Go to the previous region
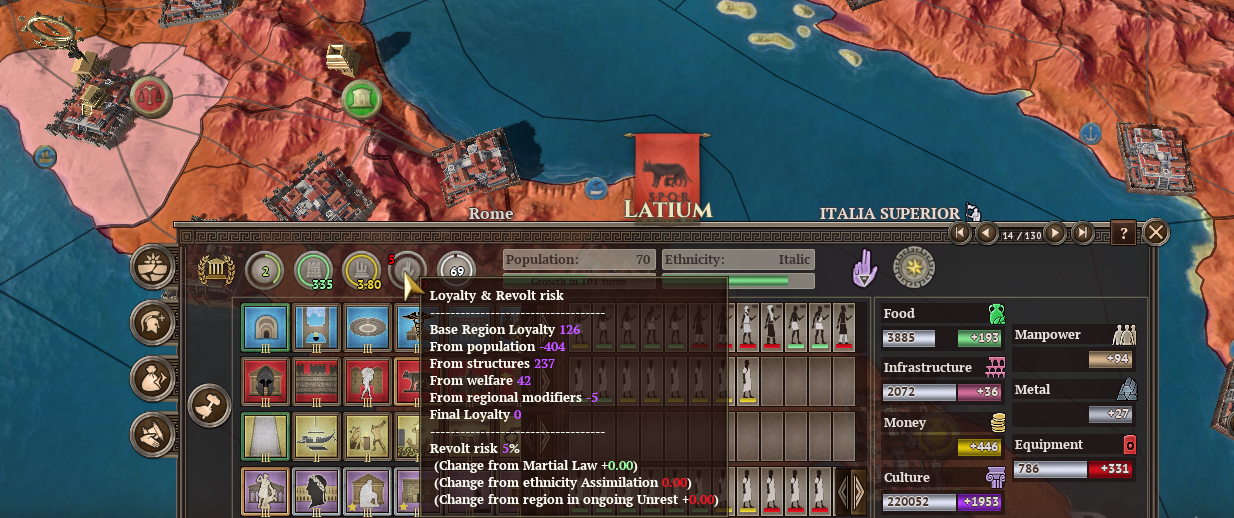The image size is (1234, 518). click(x=987, y=234)
